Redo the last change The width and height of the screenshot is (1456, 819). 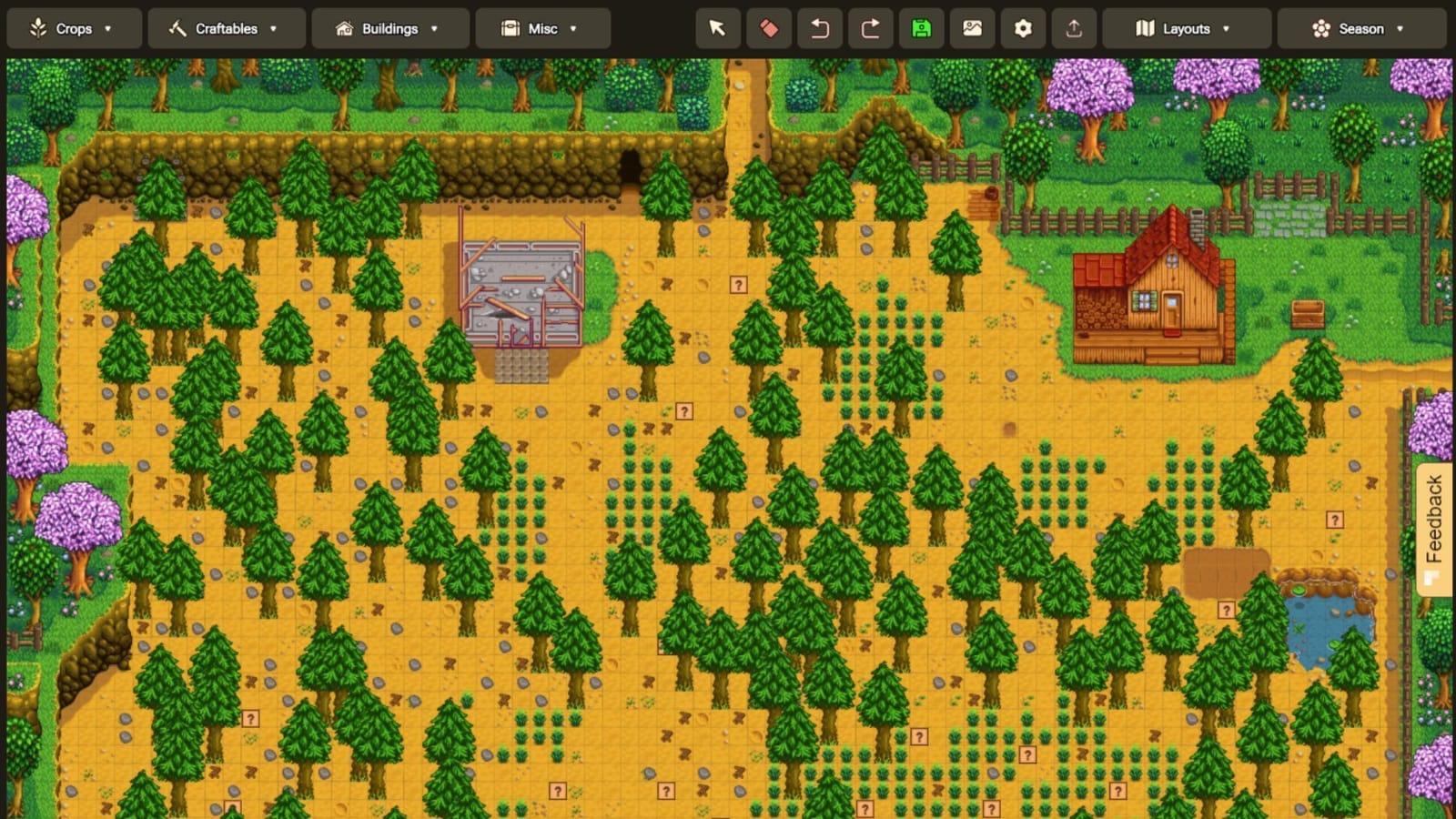point(871,28)
